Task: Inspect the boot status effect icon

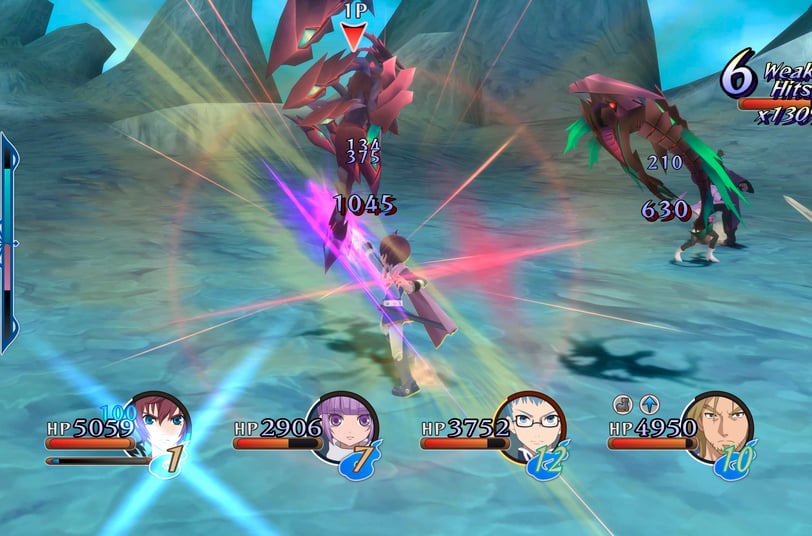Action: coord(622,404)
